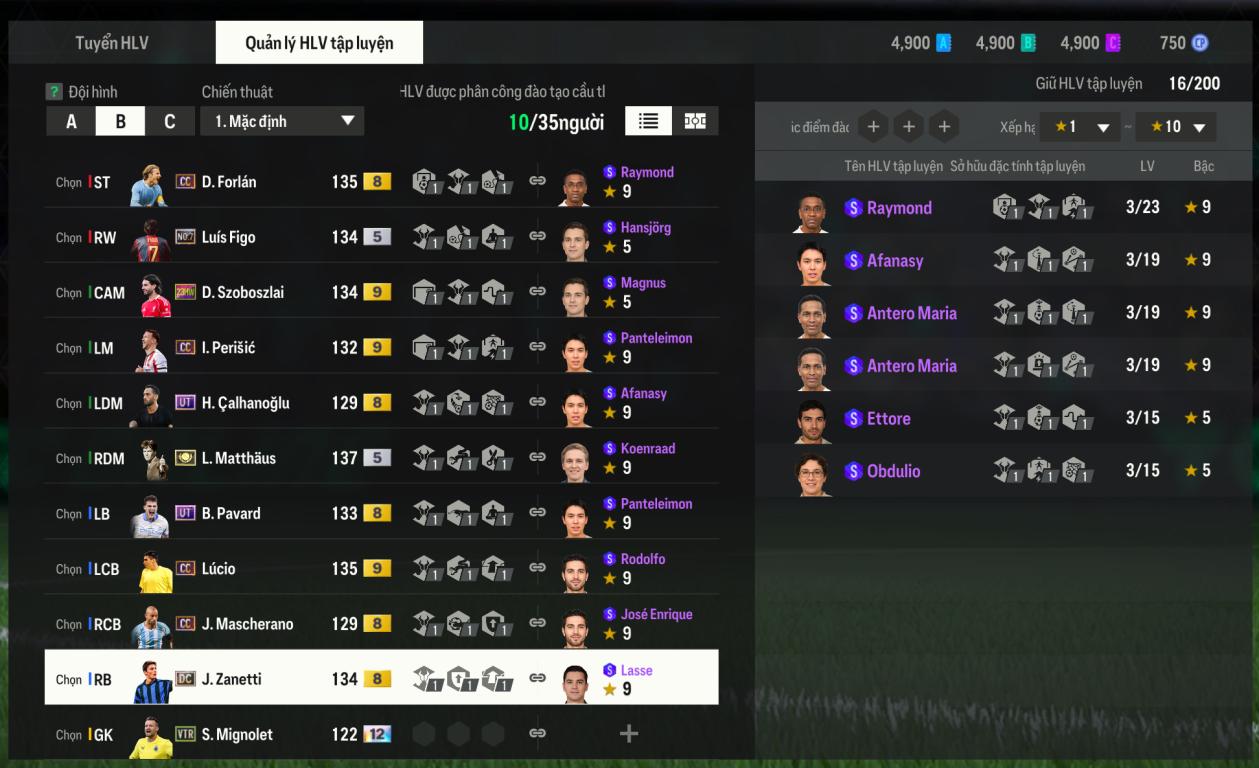Choose trainer Ettore from the list

(888, 418)
